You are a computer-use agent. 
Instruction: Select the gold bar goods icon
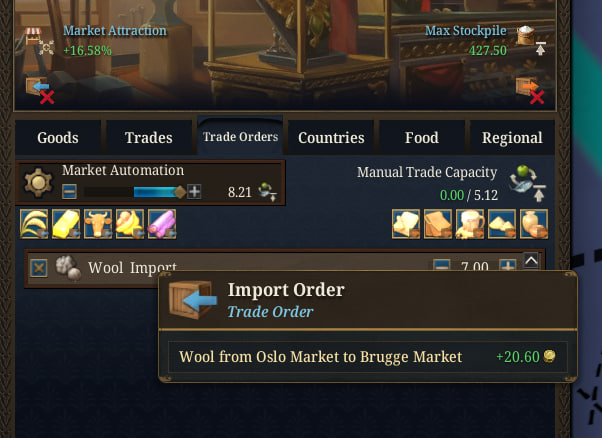point(65,226)
